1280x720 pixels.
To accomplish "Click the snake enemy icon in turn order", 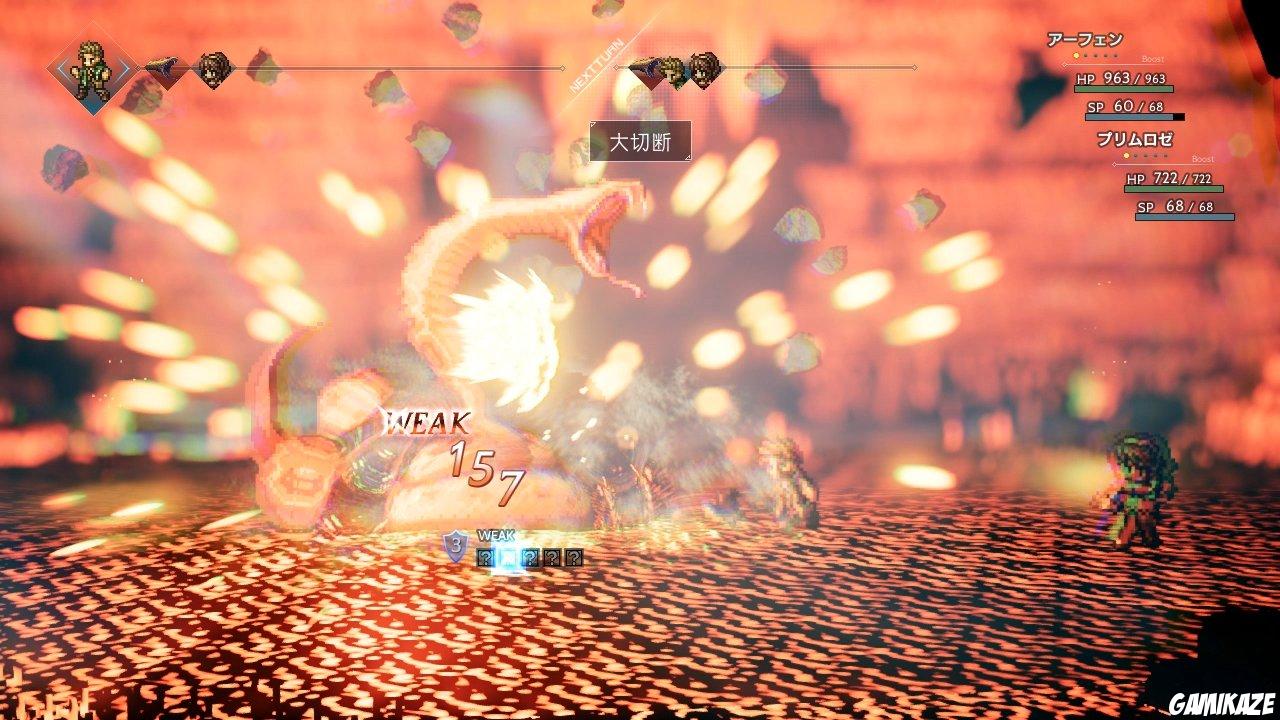I will click(162, 68).
